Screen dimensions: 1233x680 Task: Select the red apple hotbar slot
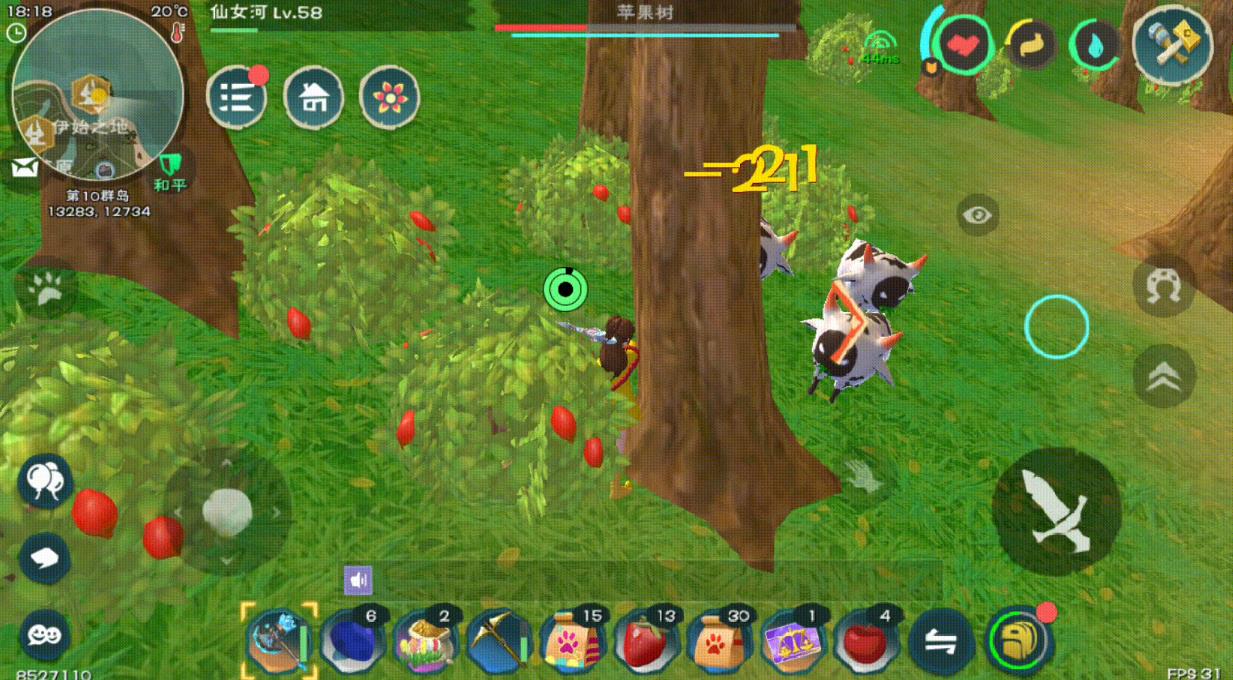pos(866,640)
